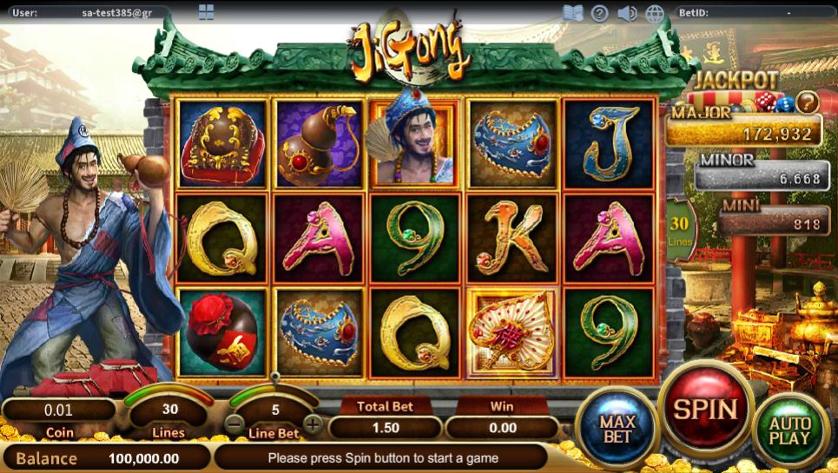Open the paytable book icon
The height and width of the screenshot is (473, 838).
[573, 13]
